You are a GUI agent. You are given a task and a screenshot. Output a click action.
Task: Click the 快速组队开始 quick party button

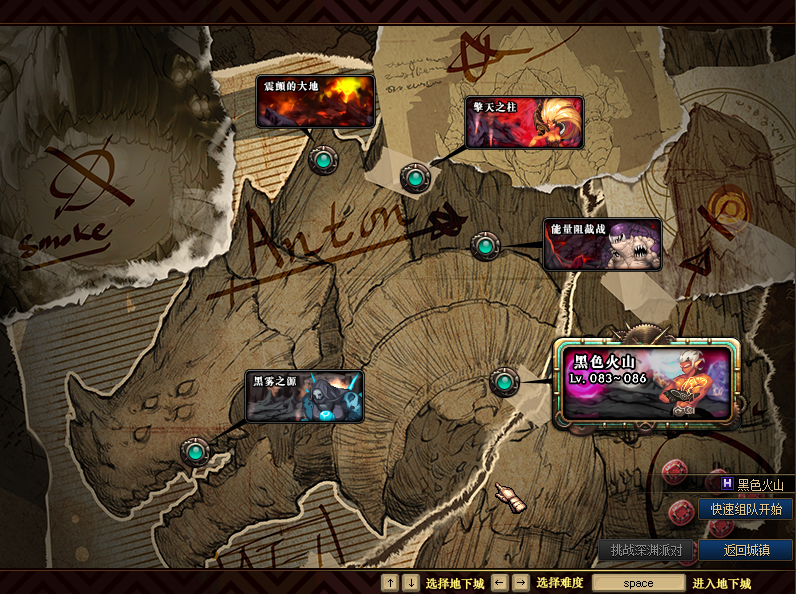pyautogui.click(x=745, y=509)
